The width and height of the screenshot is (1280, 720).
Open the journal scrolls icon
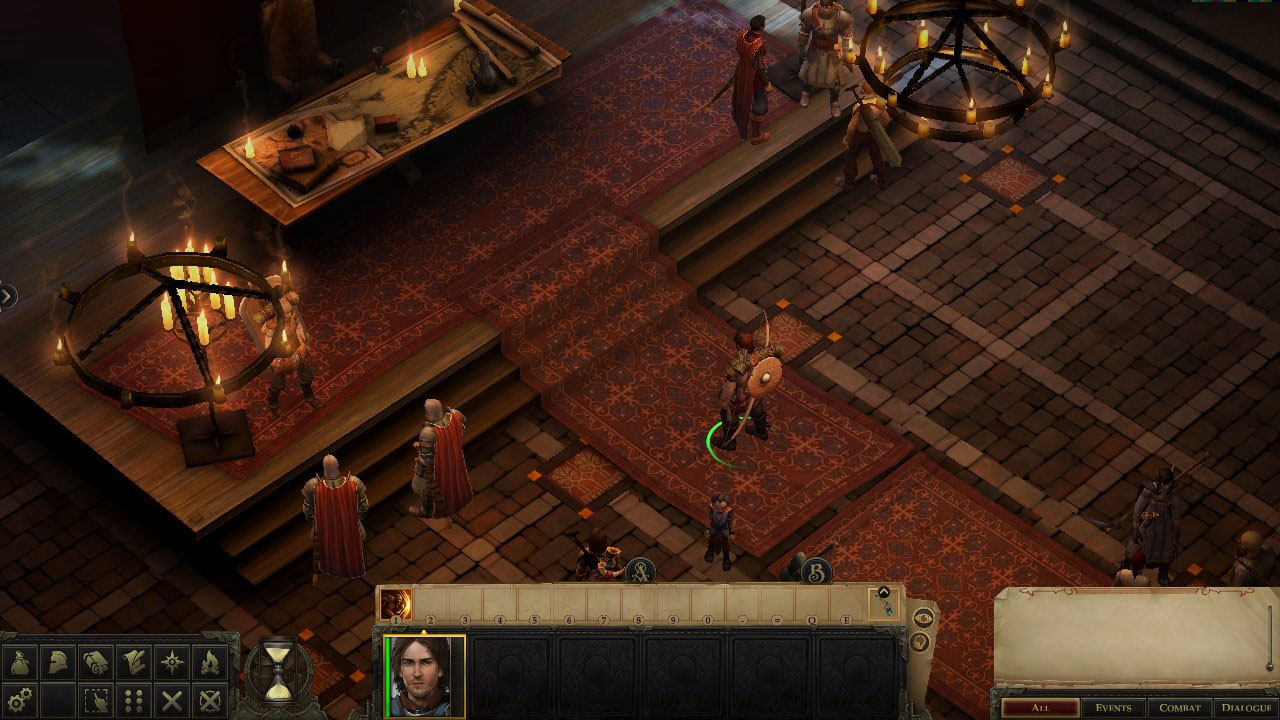[96, 662]
